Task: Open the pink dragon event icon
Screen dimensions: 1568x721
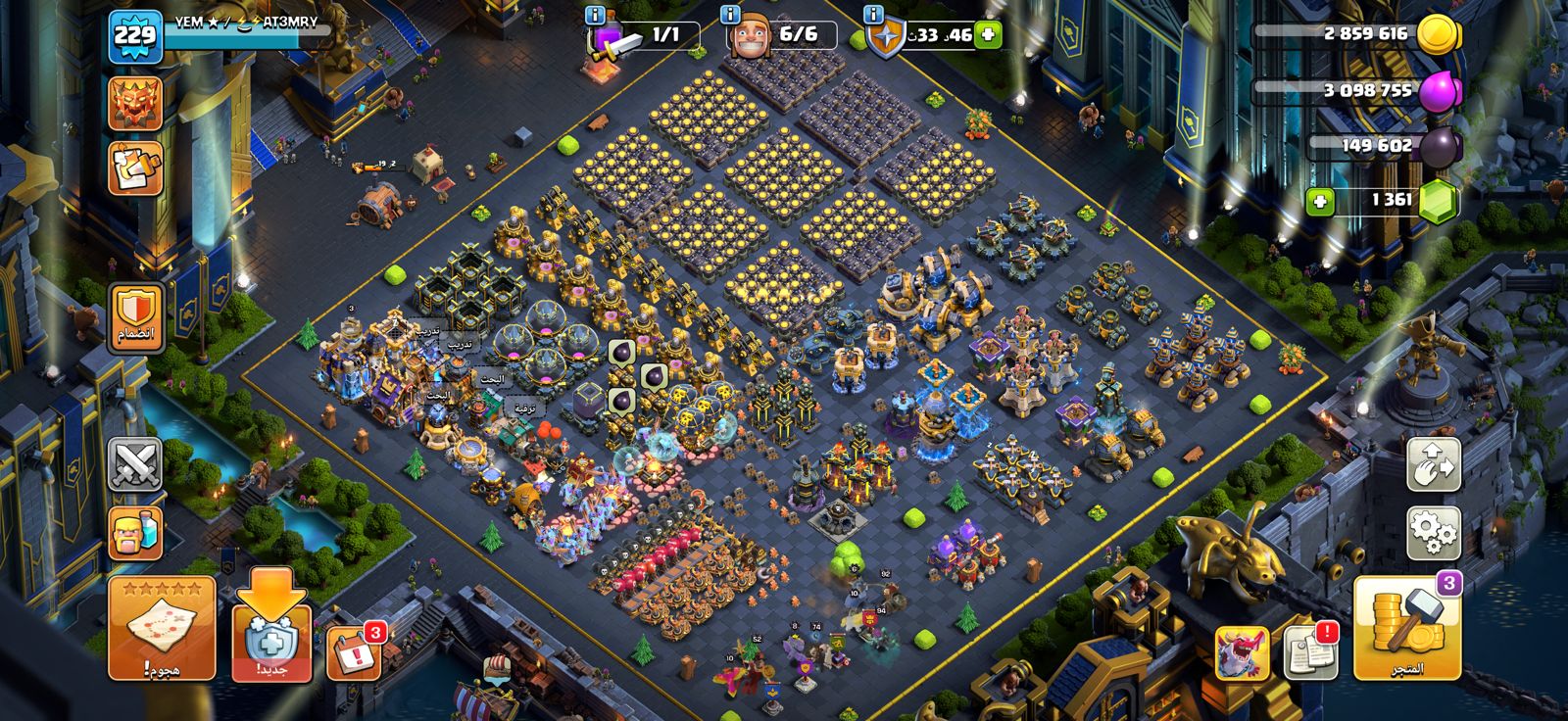Action: 1243,652
